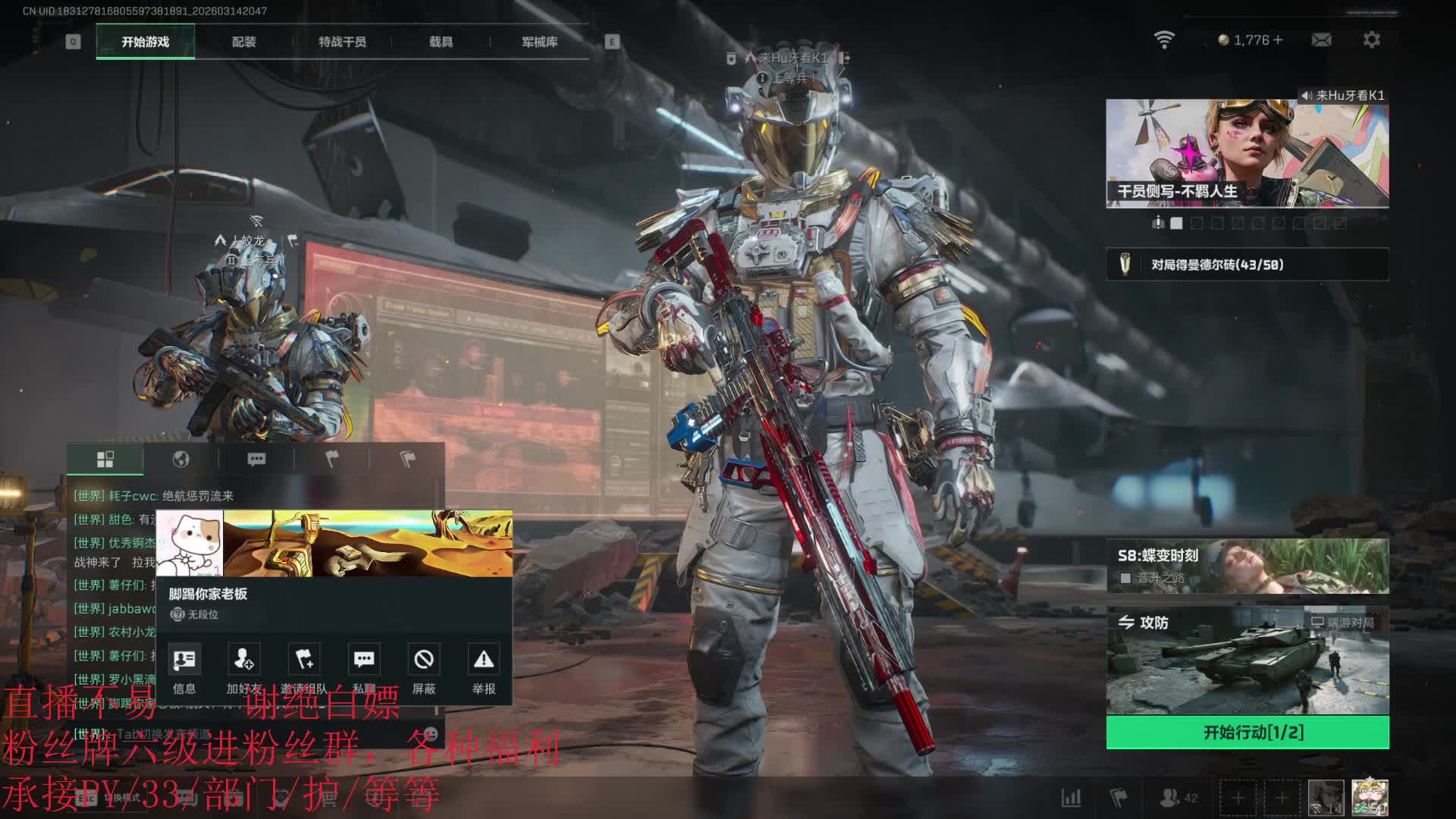Image resolution: width=1456 pixels, height=819 pixels.
Task: View the 干员侧写-不羁人生 banner
Action: pyautogui.click(x=1247, y=154)
